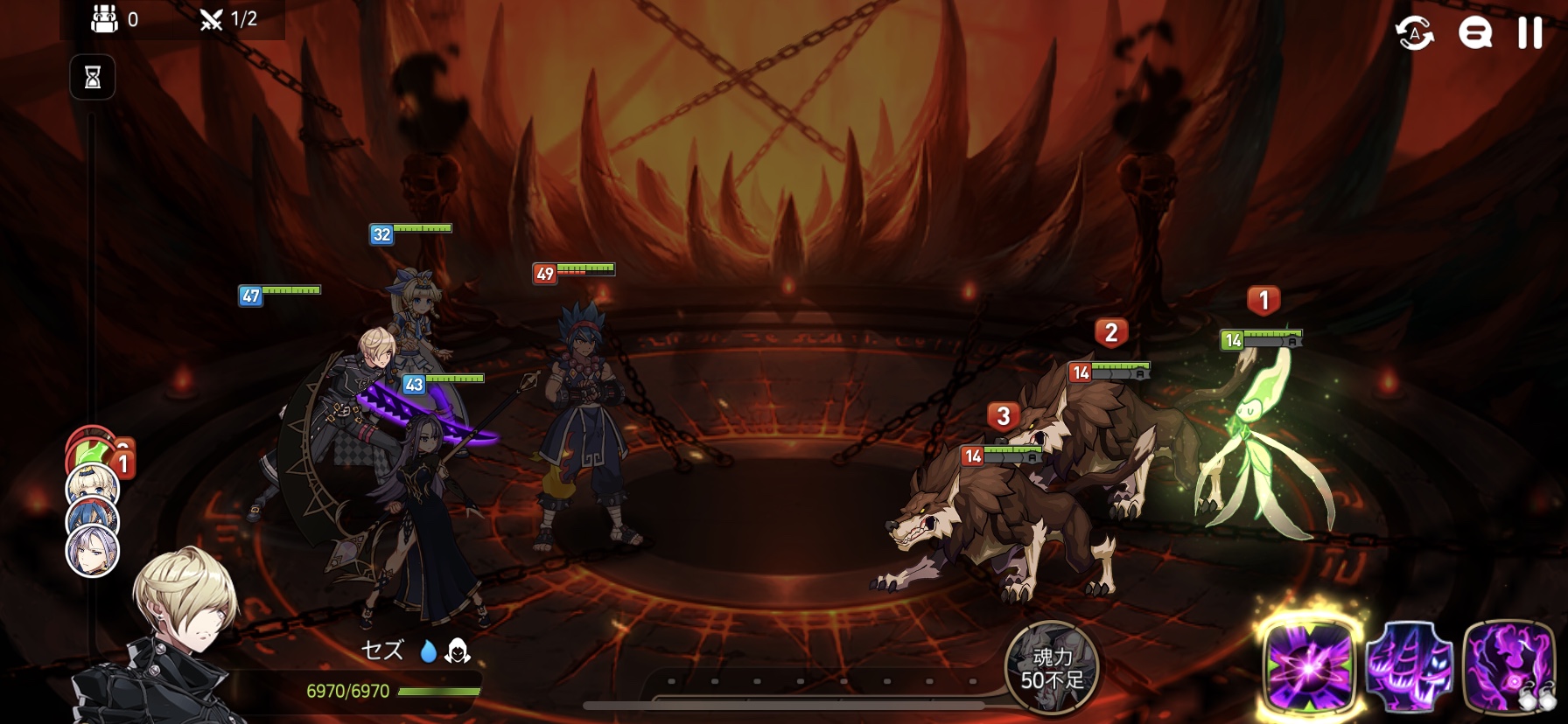The width and height of the screenshot is (1568, 724).
Task: Target the enemy marked with number 1
Action: [1260, 437]
